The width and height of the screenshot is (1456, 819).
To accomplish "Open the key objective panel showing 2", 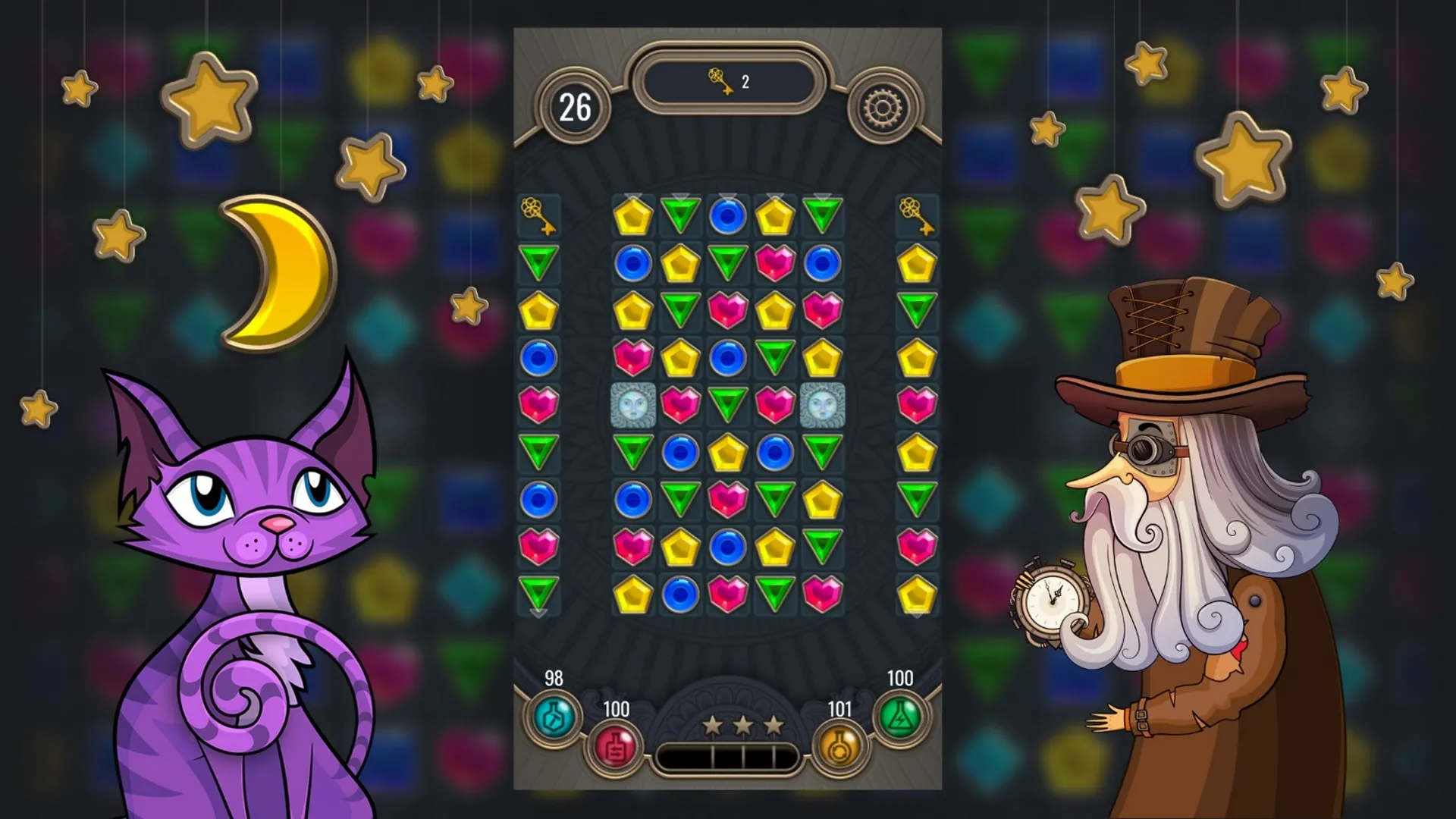I will [x=726, y=83].
